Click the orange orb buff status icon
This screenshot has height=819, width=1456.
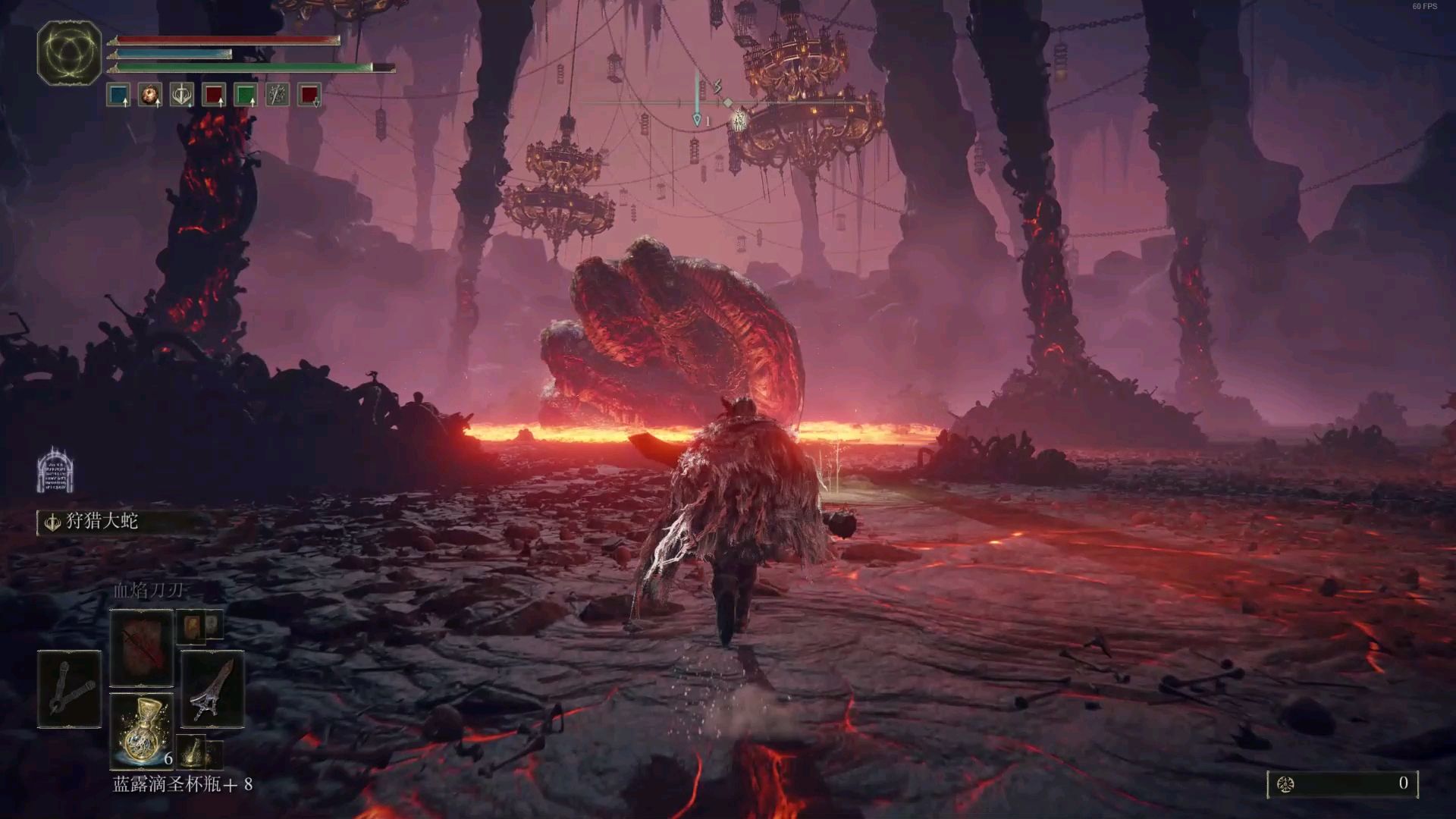(150, 96)
